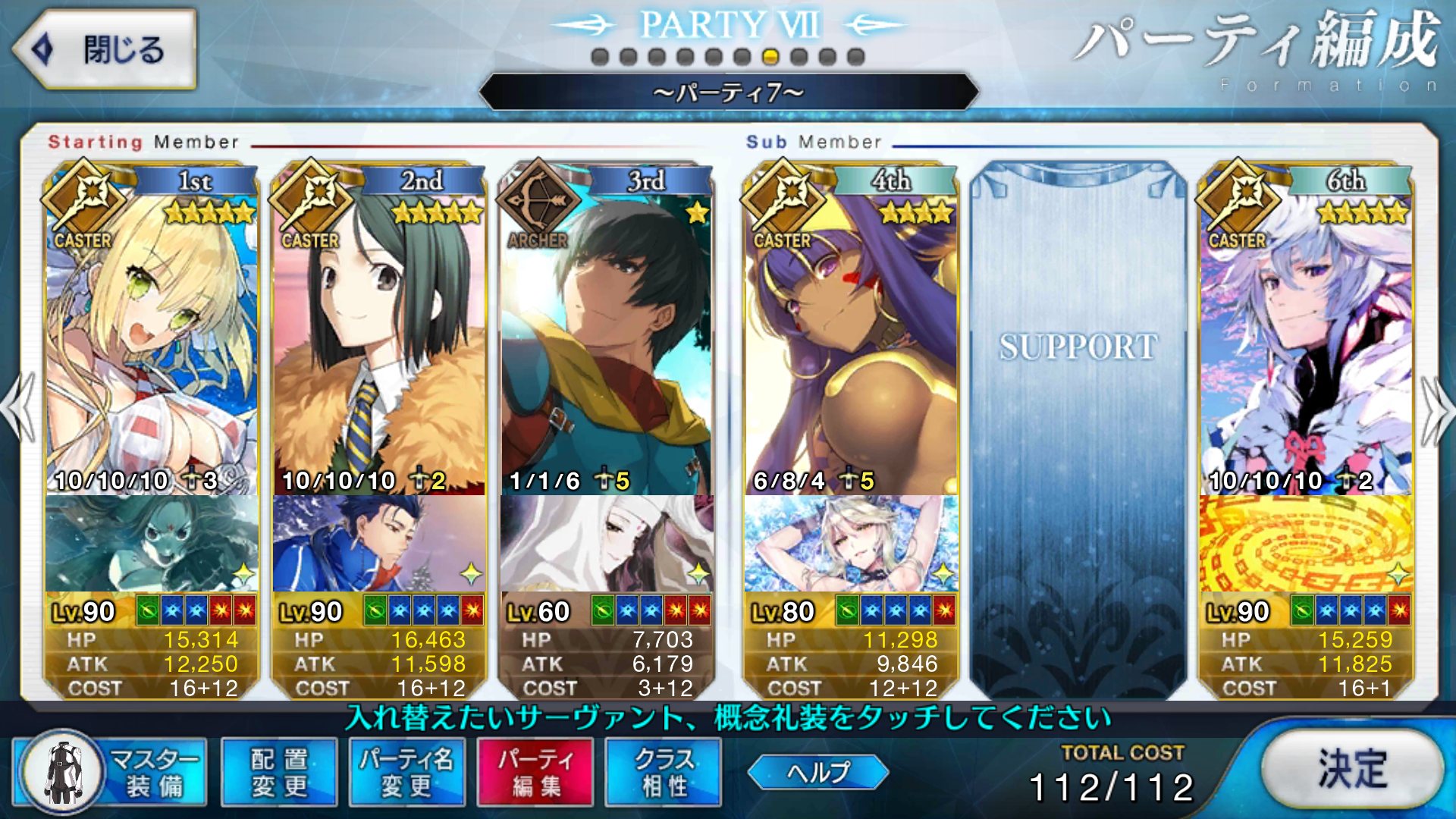Pick the 4th slot Caster servant card
Image resolution: width=1456 pixels, height=819 pixels.
click(x=851, y=341)
